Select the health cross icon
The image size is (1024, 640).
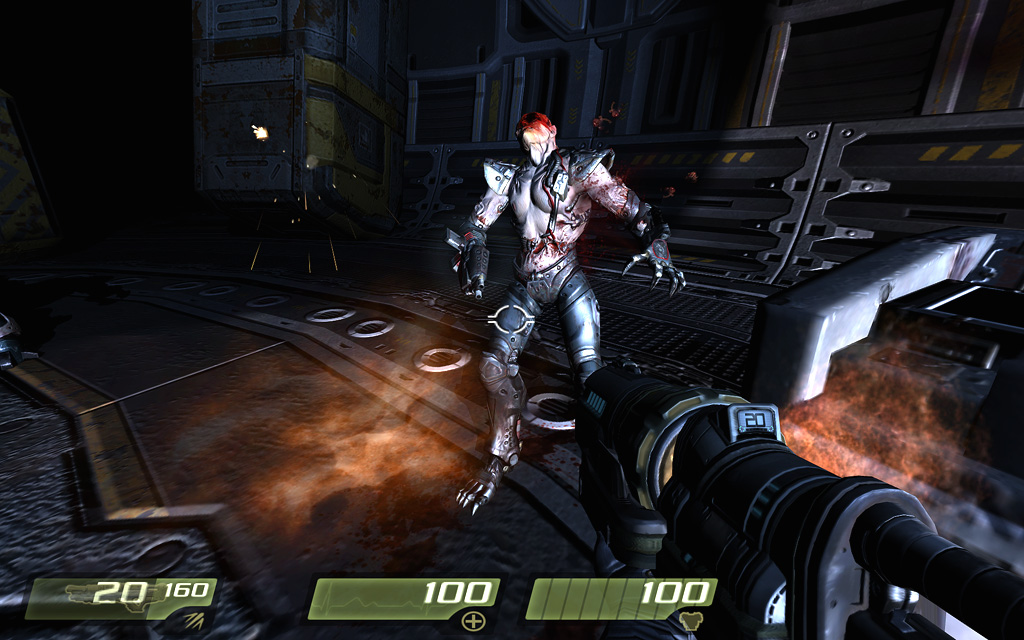472,622
